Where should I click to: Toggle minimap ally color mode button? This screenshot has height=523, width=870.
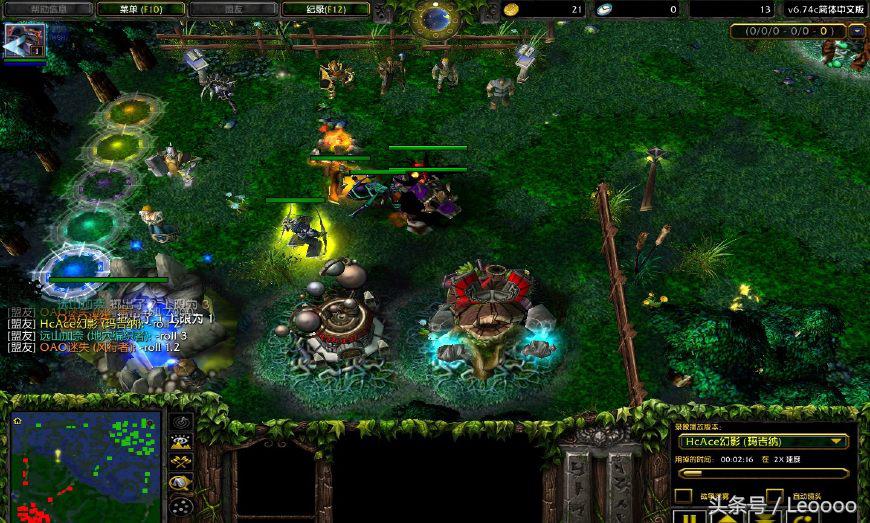tap(181, 462)
